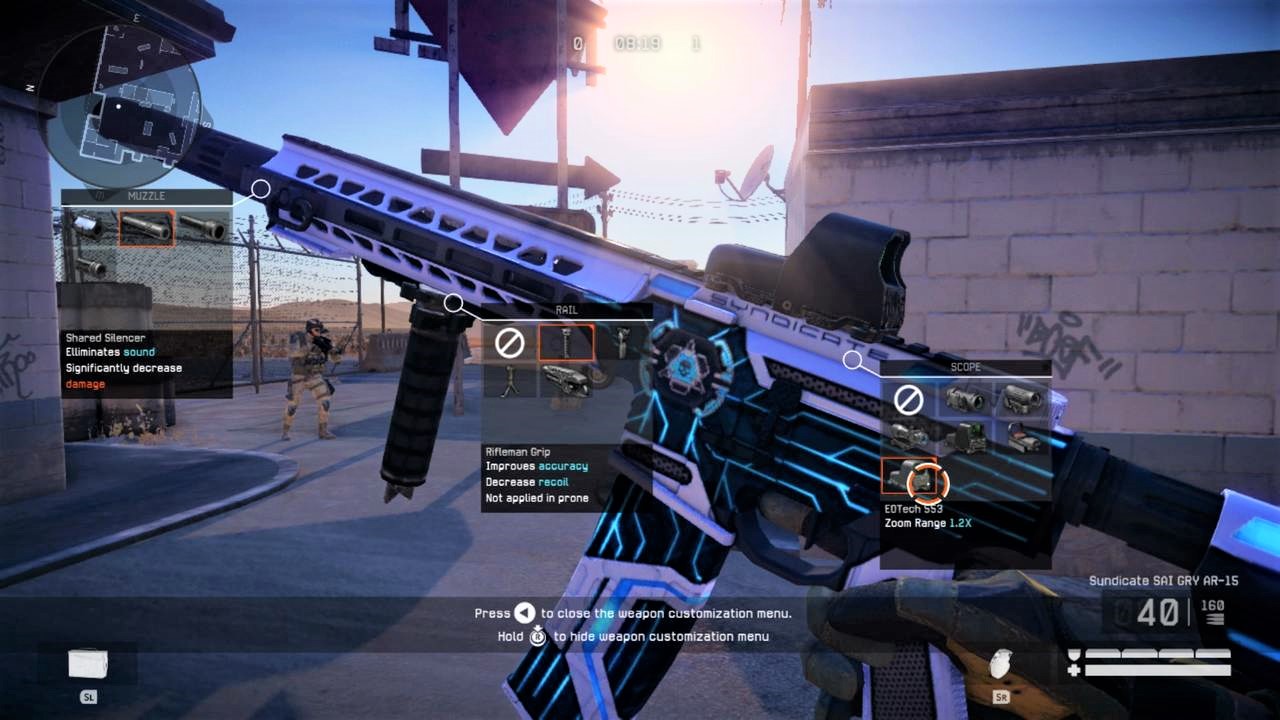
Task: Remove the rail attachment using the no-attachment symbol
Action: pos(510,341)
